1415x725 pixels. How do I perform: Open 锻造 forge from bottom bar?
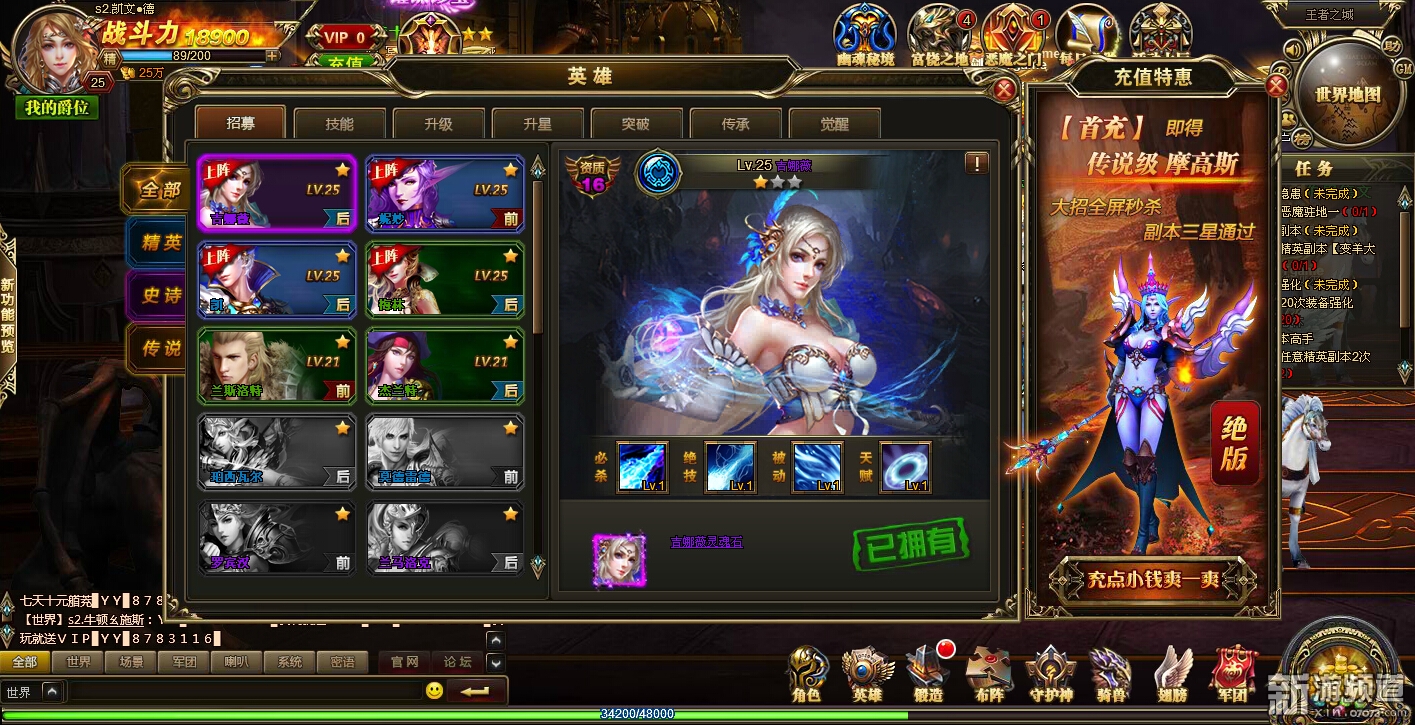(x=927, y=674)
